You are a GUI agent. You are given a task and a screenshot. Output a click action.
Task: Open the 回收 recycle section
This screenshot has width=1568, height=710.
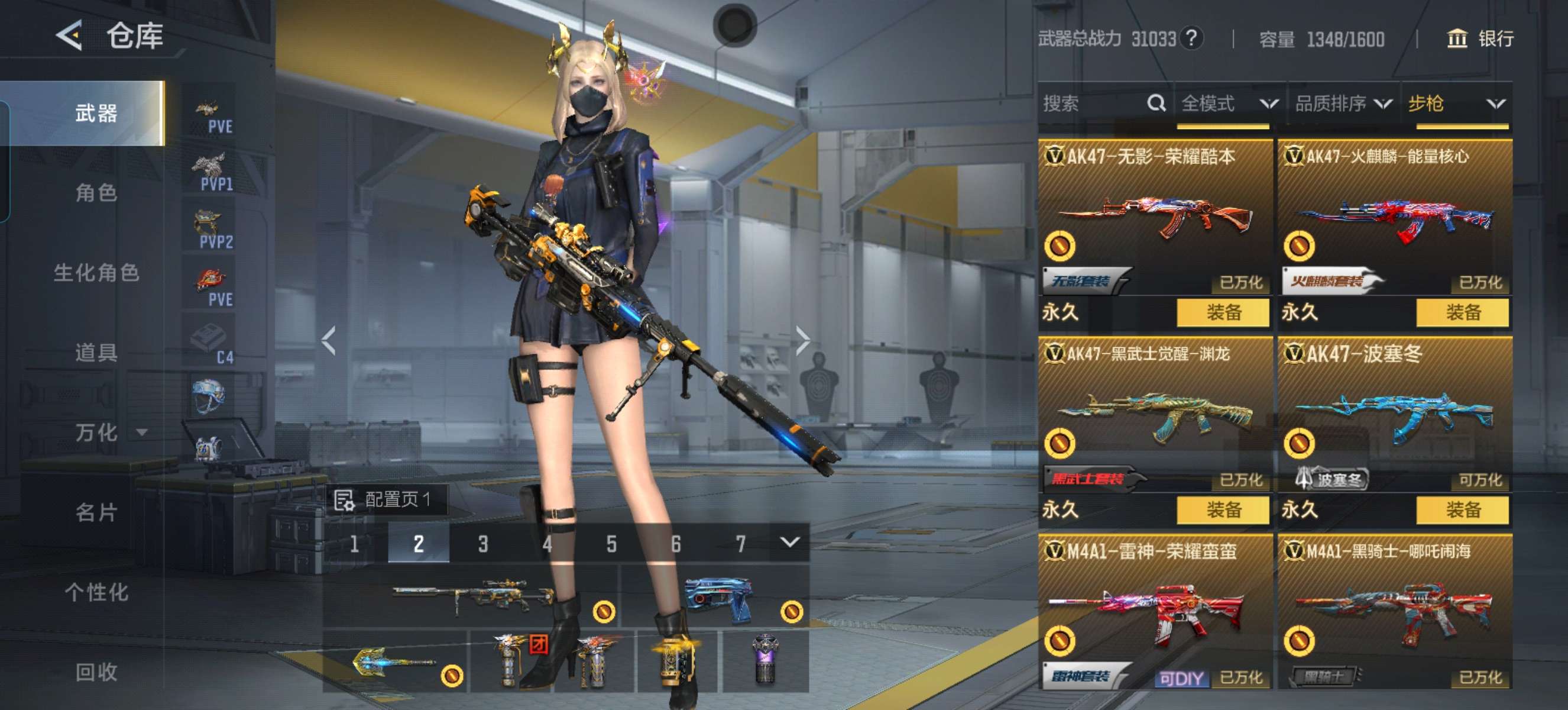pyautogui.click(x=96, y=672)
